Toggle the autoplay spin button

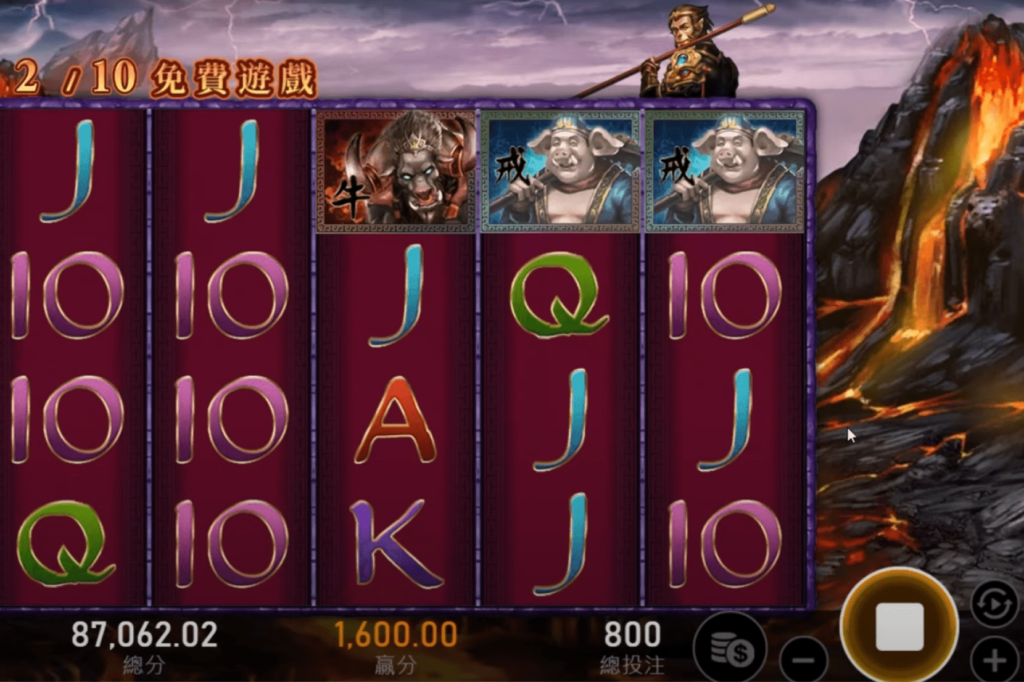[994, 603]
